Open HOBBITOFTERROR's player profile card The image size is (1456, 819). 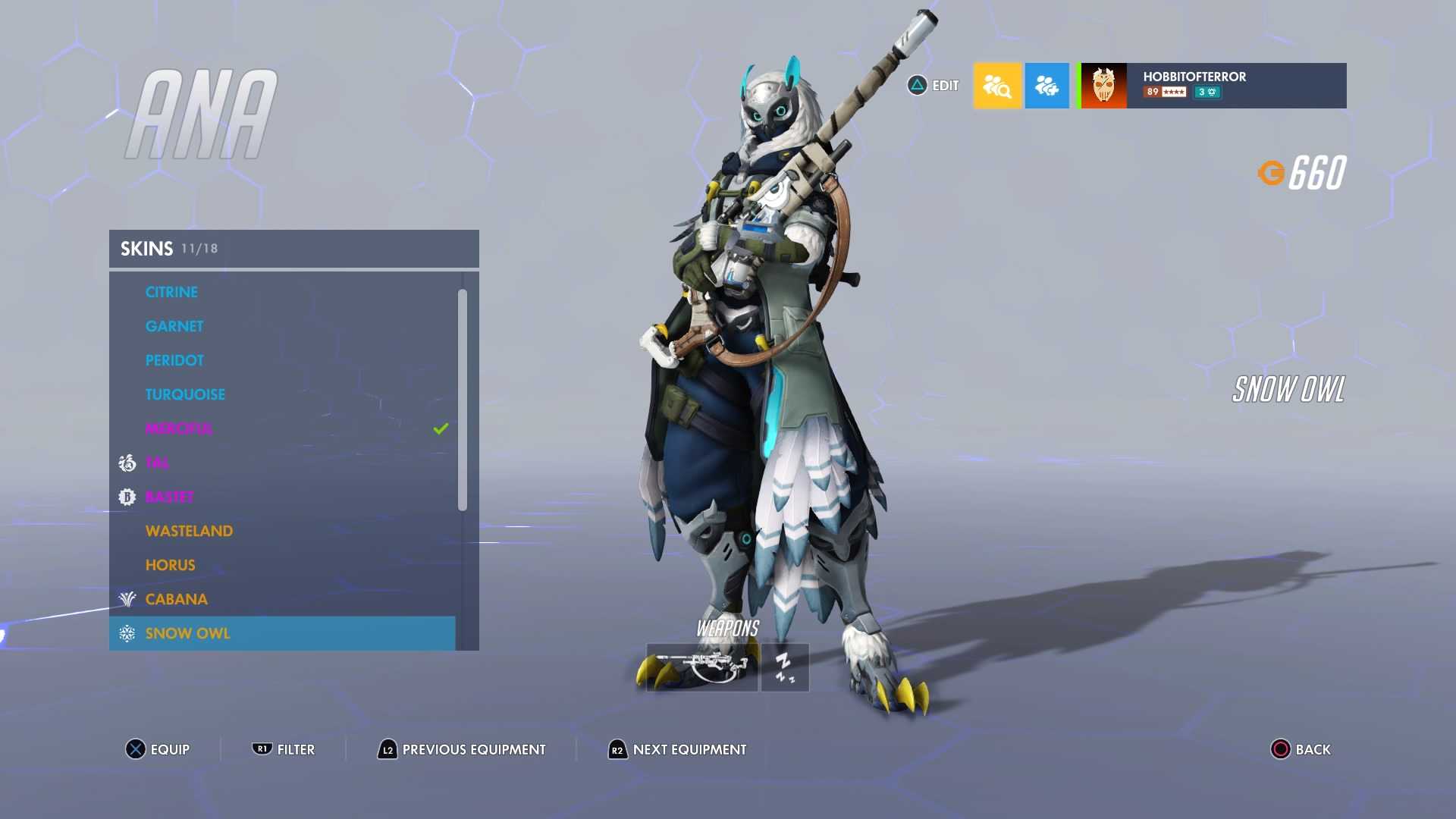pyautogui.click(x=1213, y=86)
